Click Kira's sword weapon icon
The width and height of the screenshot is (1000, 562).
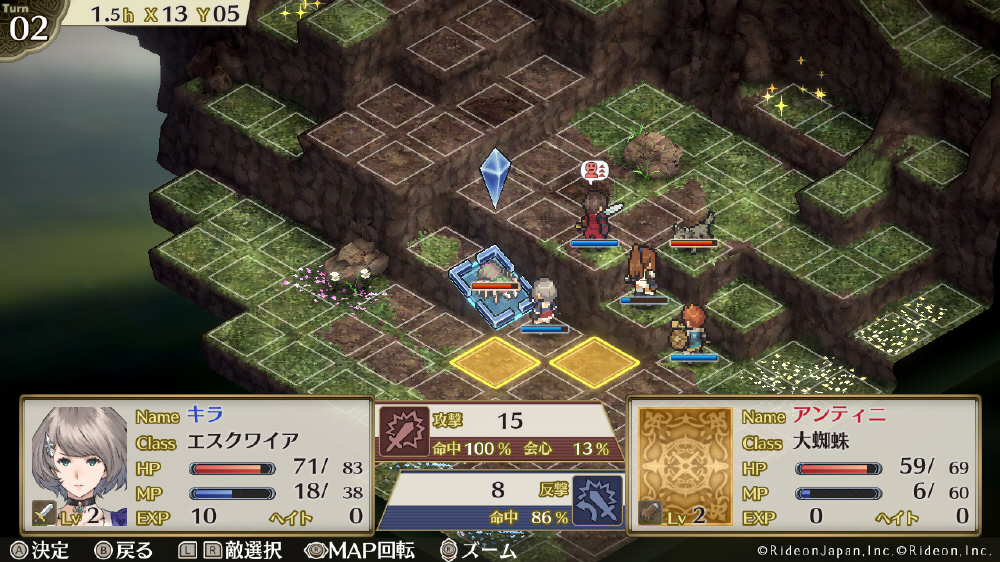pos(41,512)
